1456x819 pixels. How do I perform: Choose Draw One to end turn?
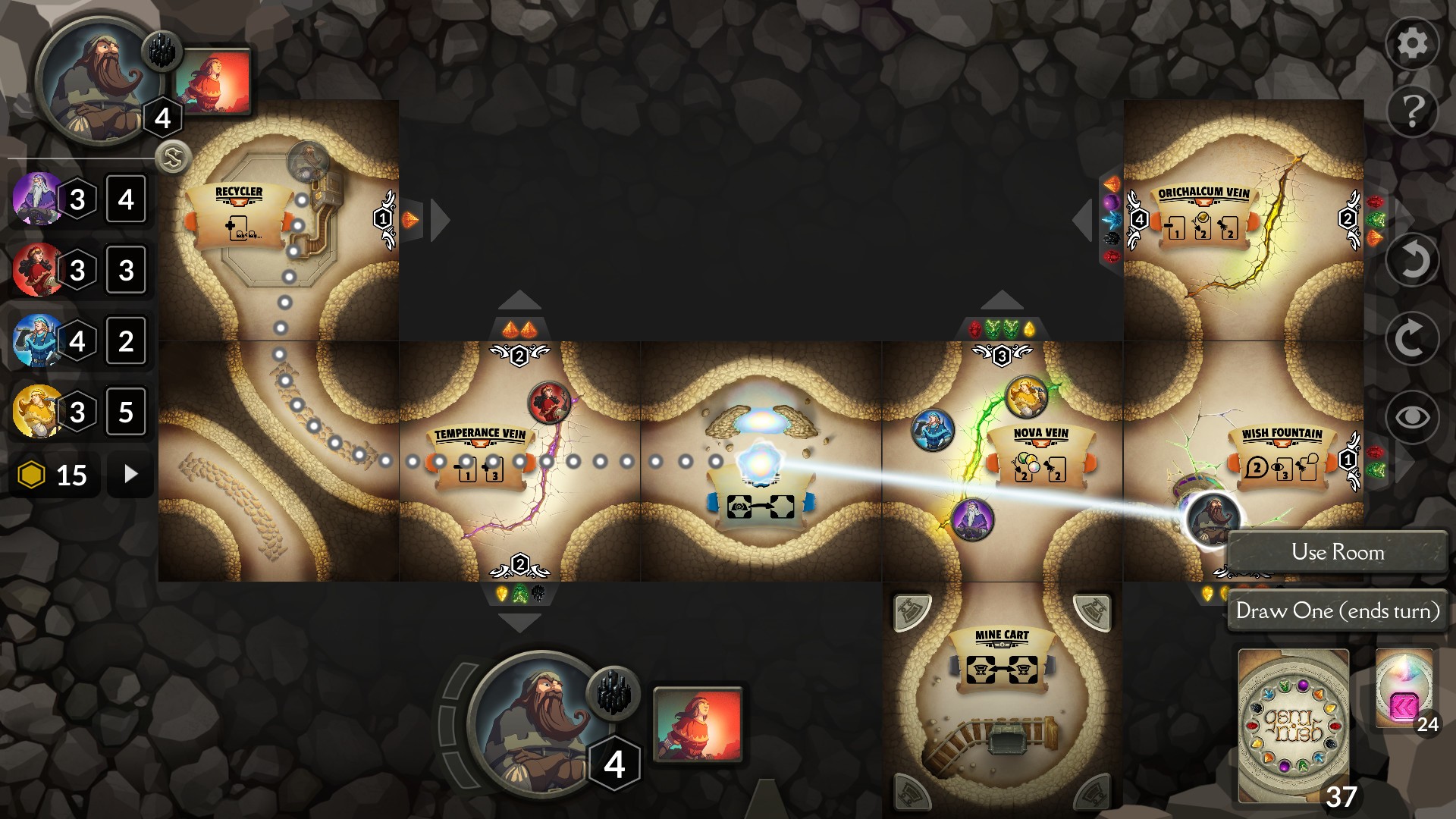tap(1338, 611)
